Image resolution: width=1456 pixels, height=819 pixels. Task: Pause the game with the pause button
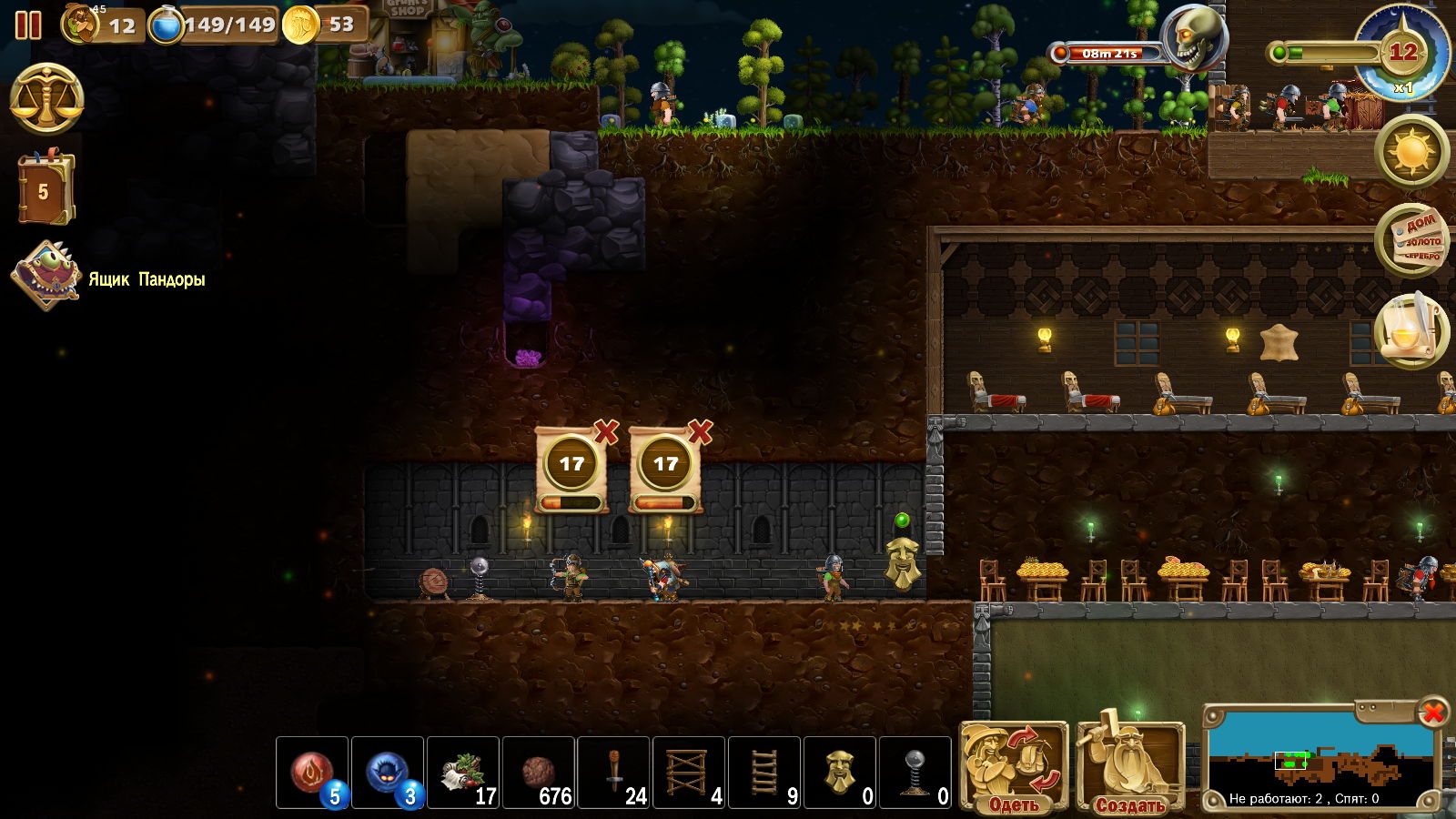point(28,25)
